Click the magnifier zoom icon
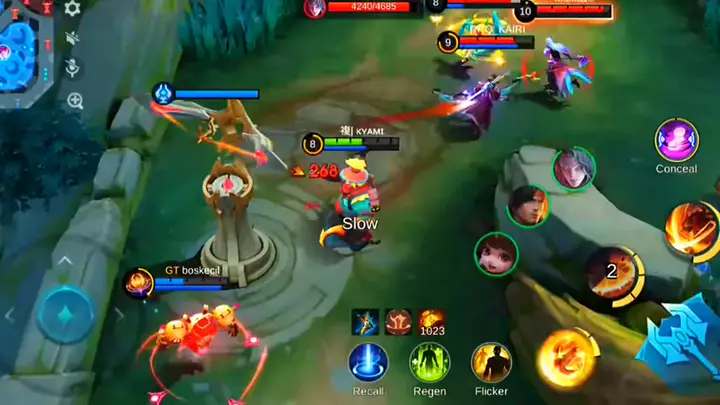 tap(74, 100)
